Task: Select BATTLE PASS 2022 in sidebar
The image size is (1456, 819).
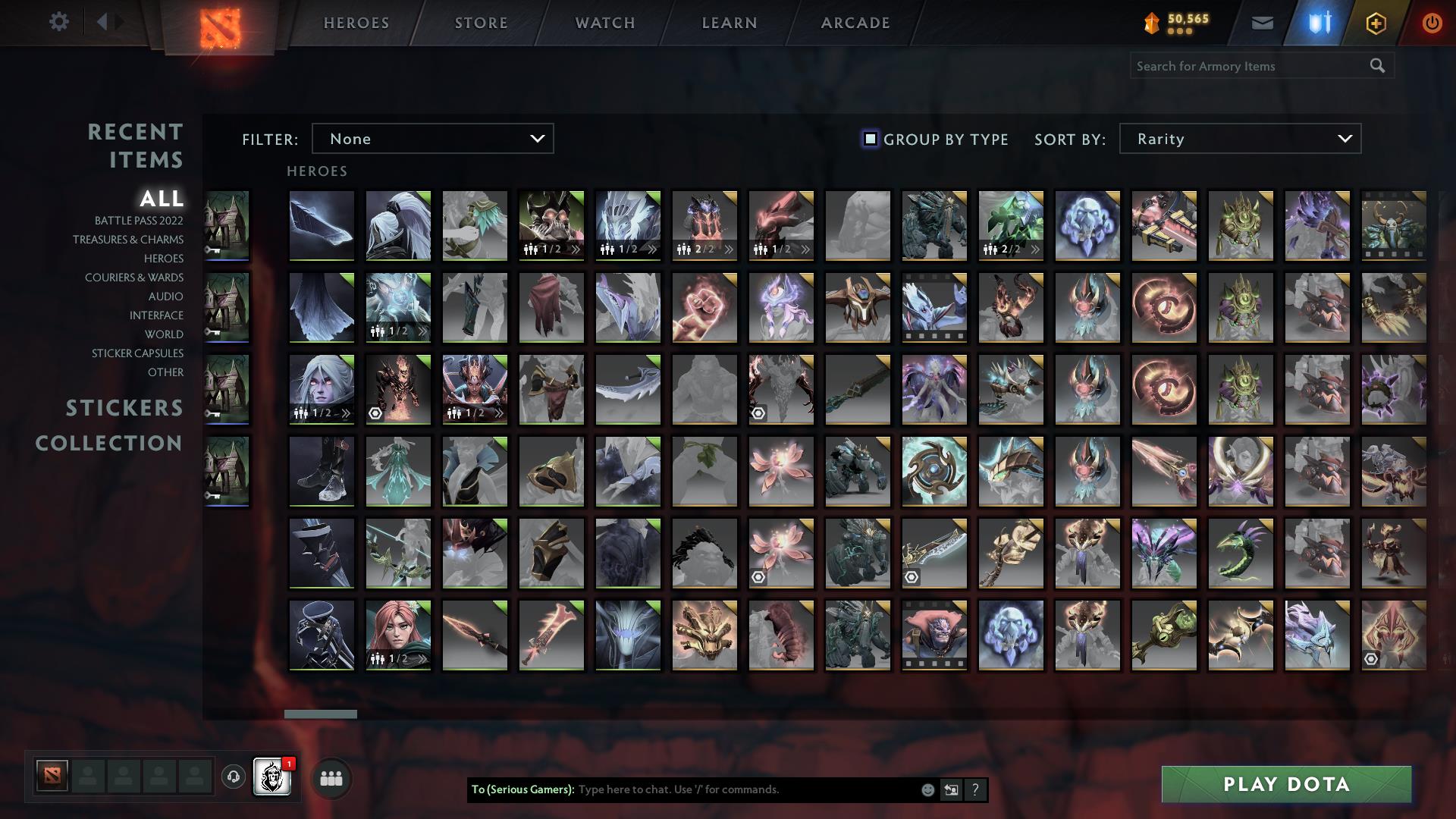Action: (x=139, y=221)
